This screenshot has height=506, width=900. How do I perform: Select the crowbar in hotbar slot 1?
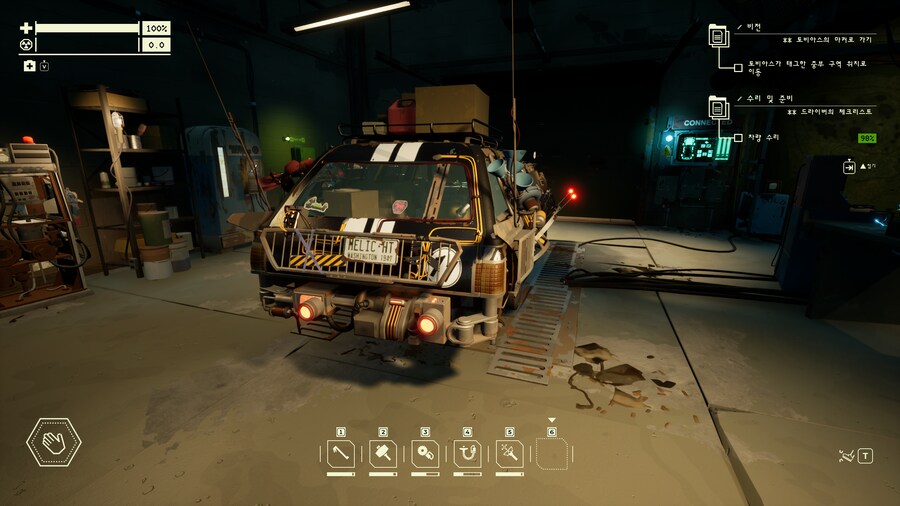[x=341, y=454]
